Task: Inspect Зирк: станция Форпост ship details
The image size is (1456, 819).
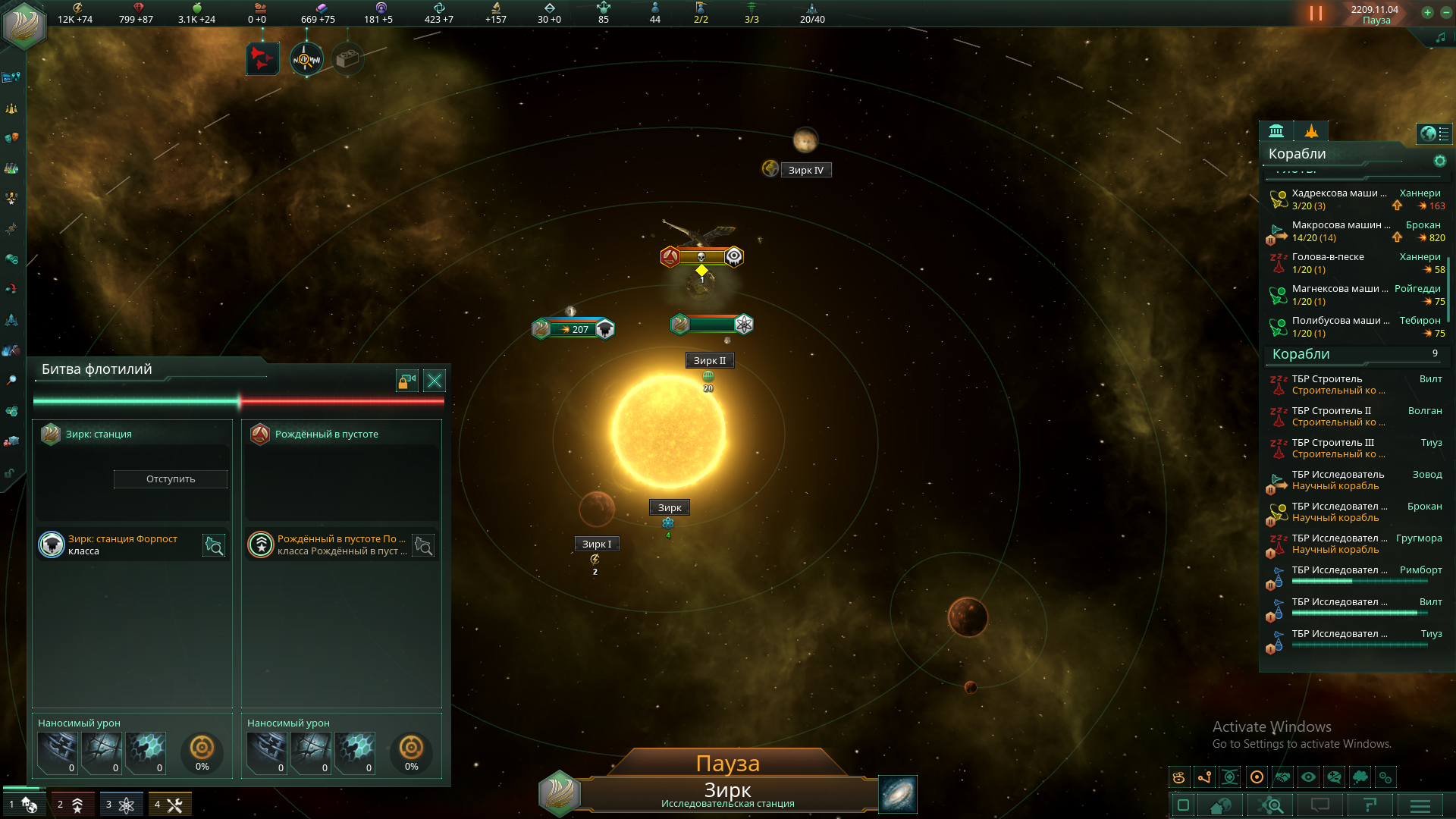Action: click(214, 545)
